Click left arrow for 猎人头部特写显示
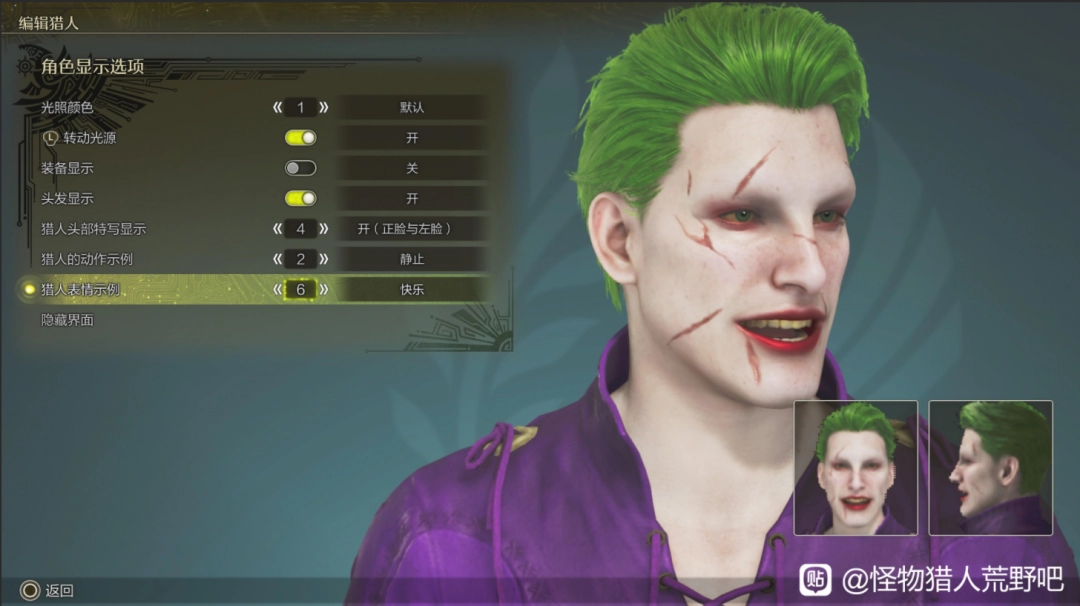The height and width of the screenshot is (606, 1080). tap(278, 229)
